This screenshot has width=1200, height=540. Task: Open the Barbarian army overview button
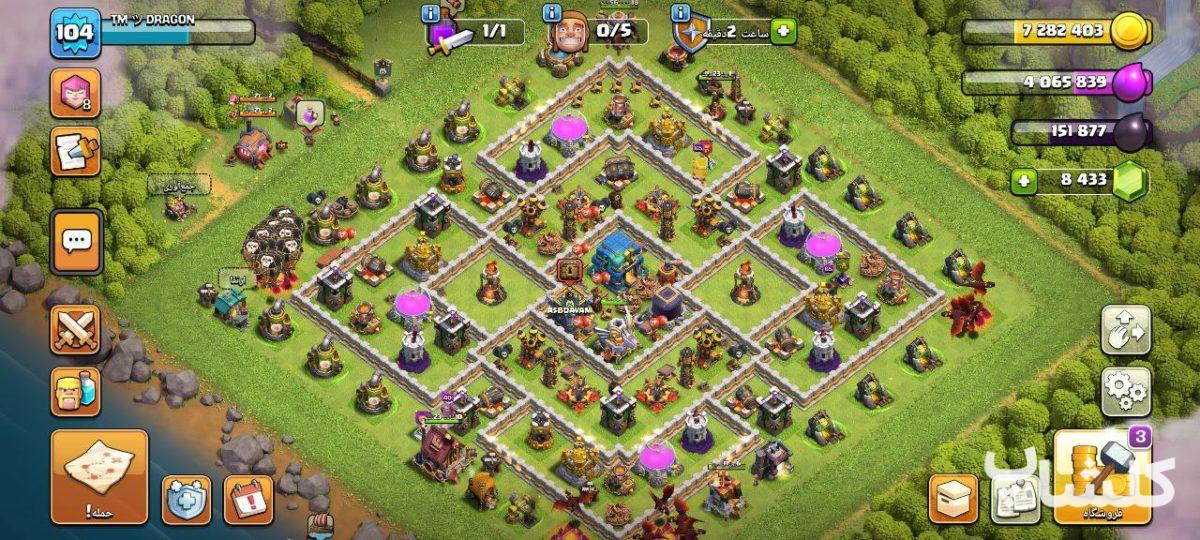[76, 392]
